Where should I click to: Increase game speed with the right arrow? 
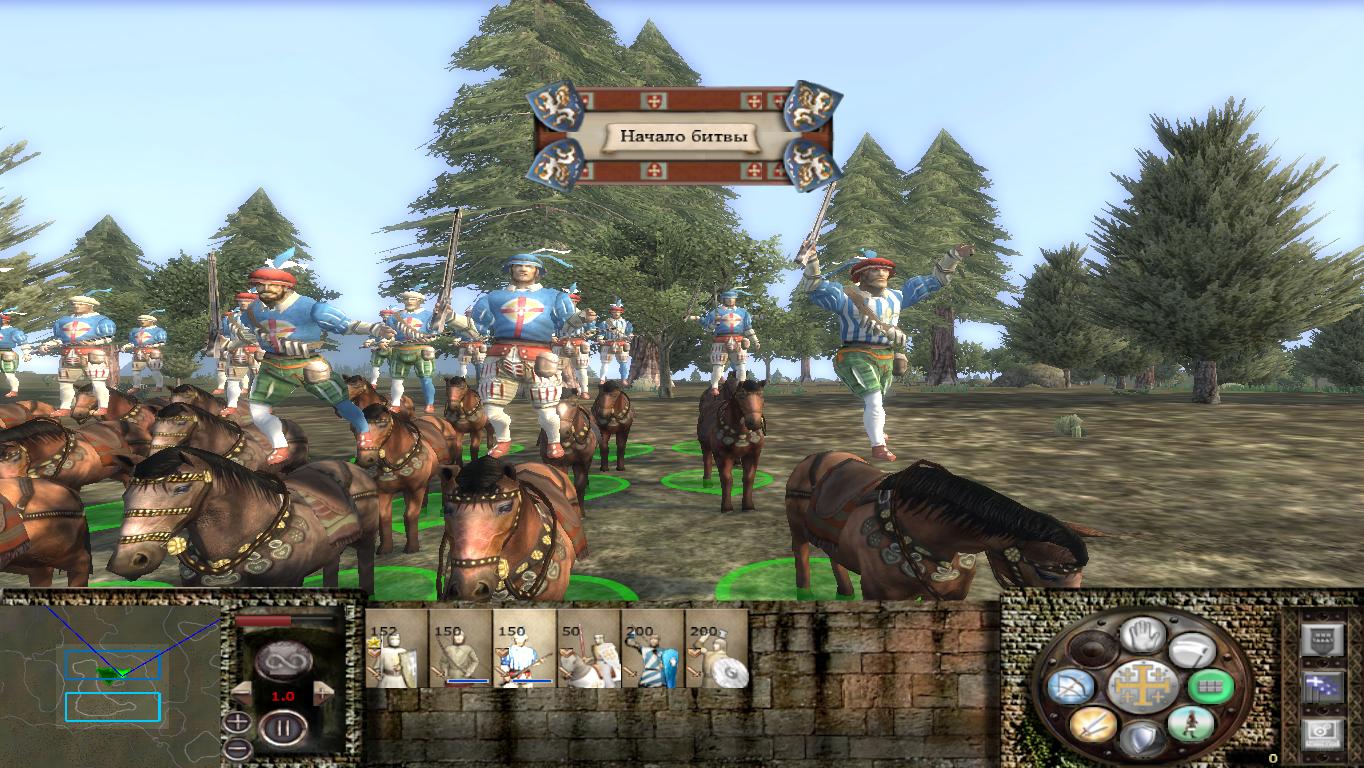tap(322, 693)
